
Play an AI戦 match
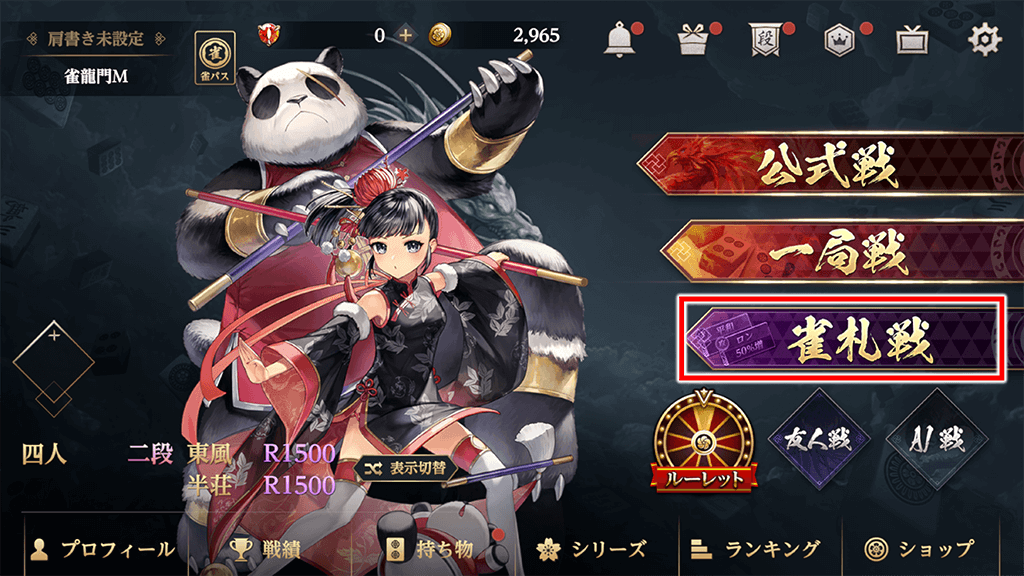coord(923,440)
